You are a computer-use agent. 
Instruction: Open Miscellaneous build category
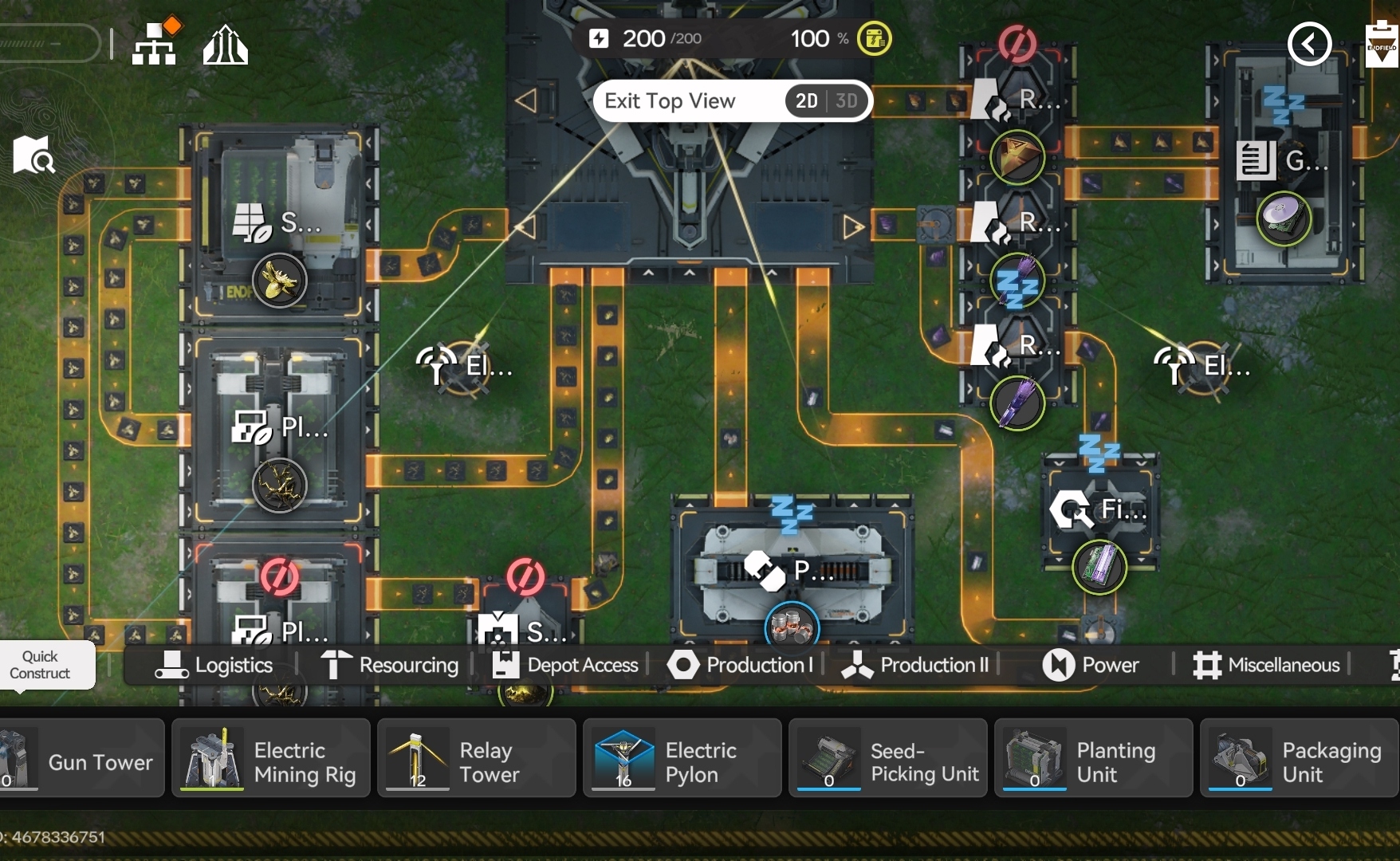[1266, 665]
